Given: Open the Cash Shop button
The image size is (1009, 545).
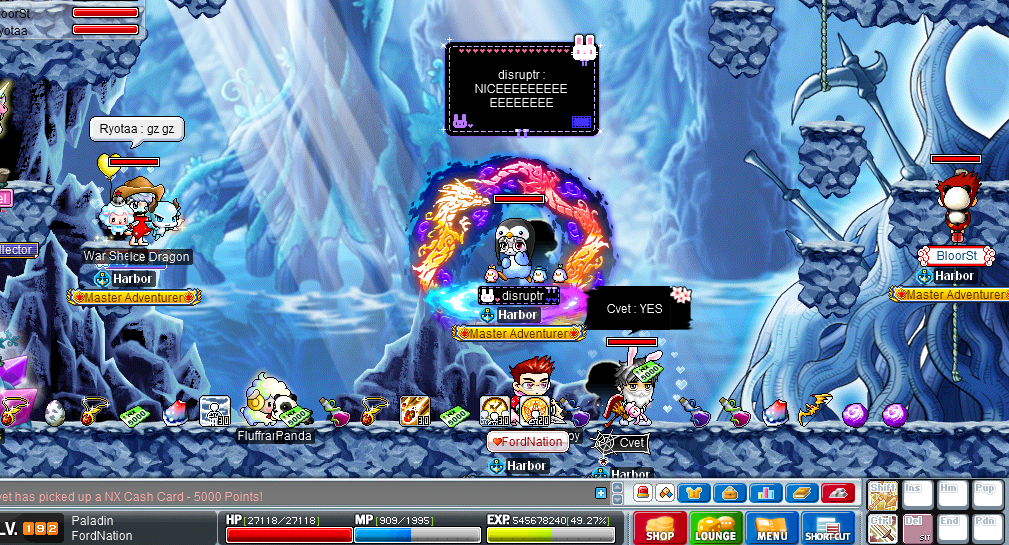Looking at the screenshot, I should [660, 528].
